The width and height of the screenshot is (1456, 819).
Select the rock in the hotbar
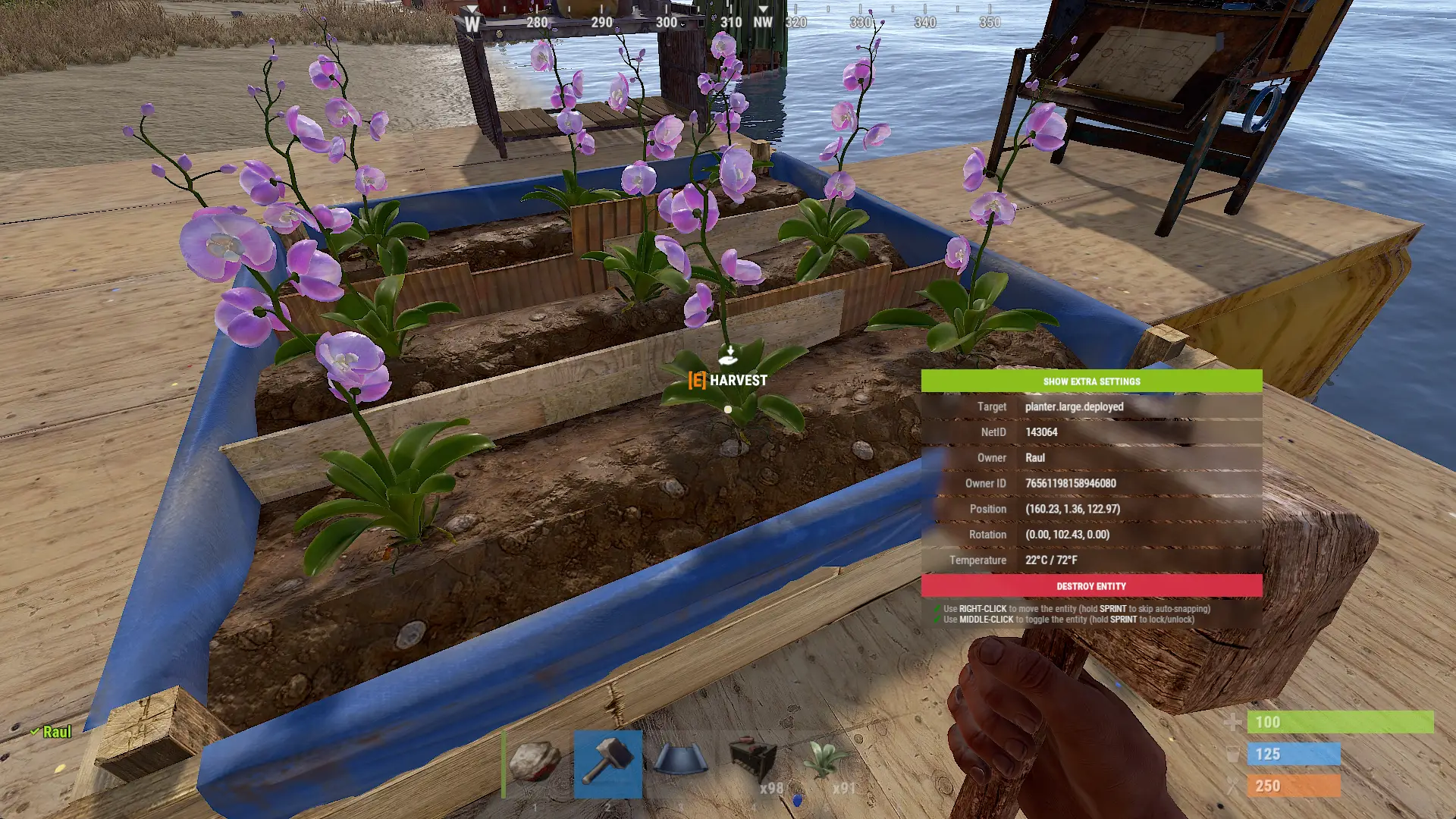(535, 763)
